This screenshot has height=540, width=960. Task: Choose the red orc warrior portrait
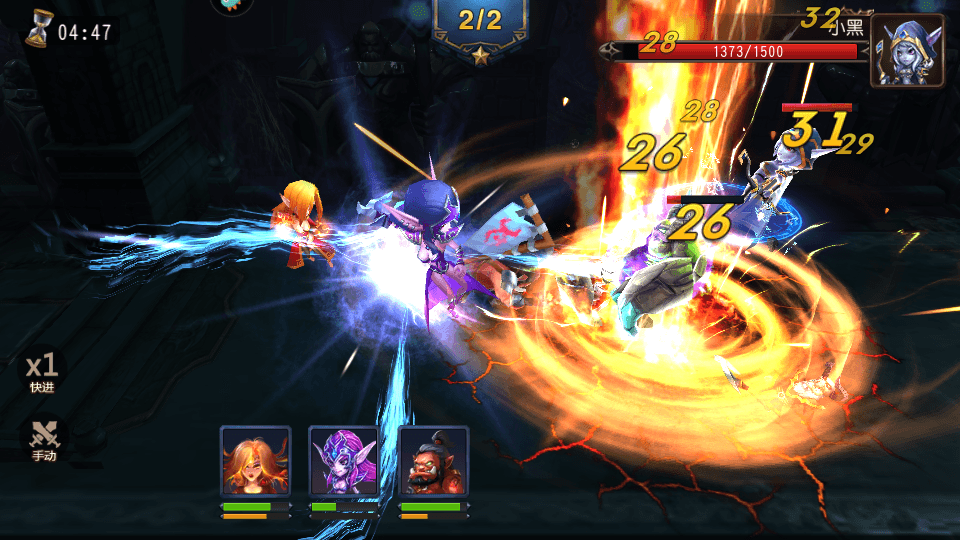[x=433, y=461]
